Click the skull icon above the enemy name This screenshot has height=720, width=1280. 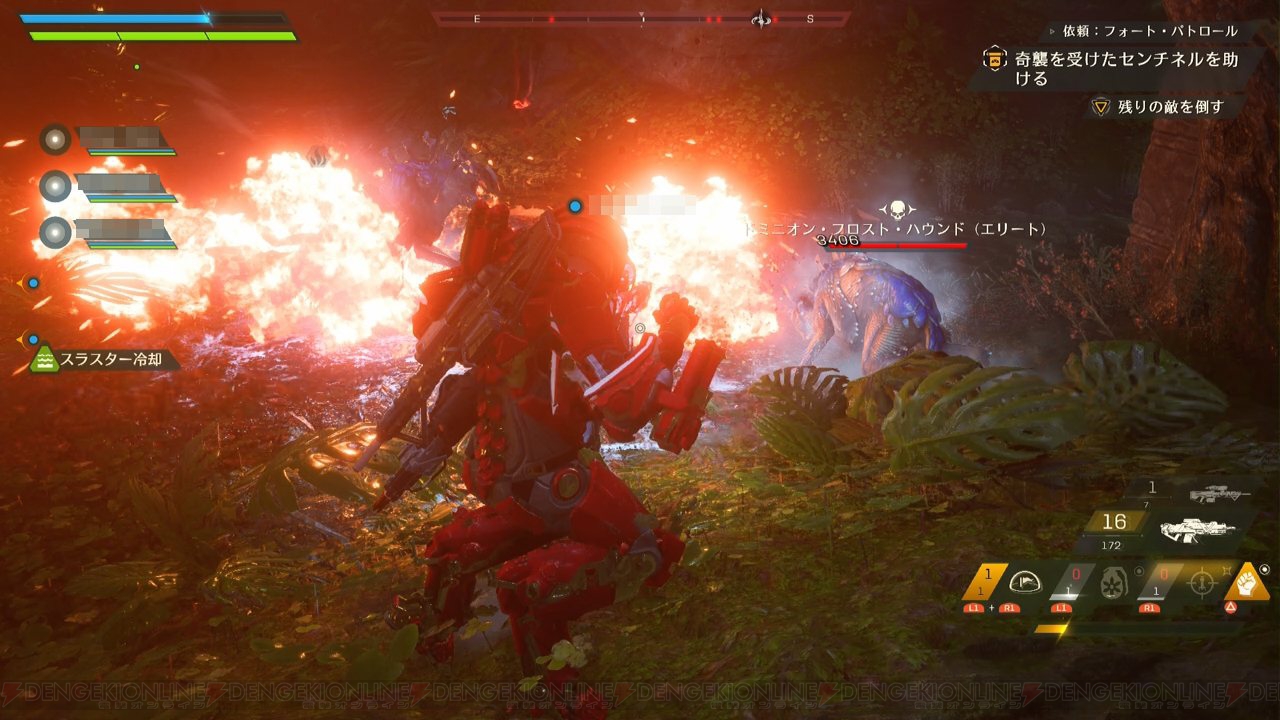coord(899,208)
